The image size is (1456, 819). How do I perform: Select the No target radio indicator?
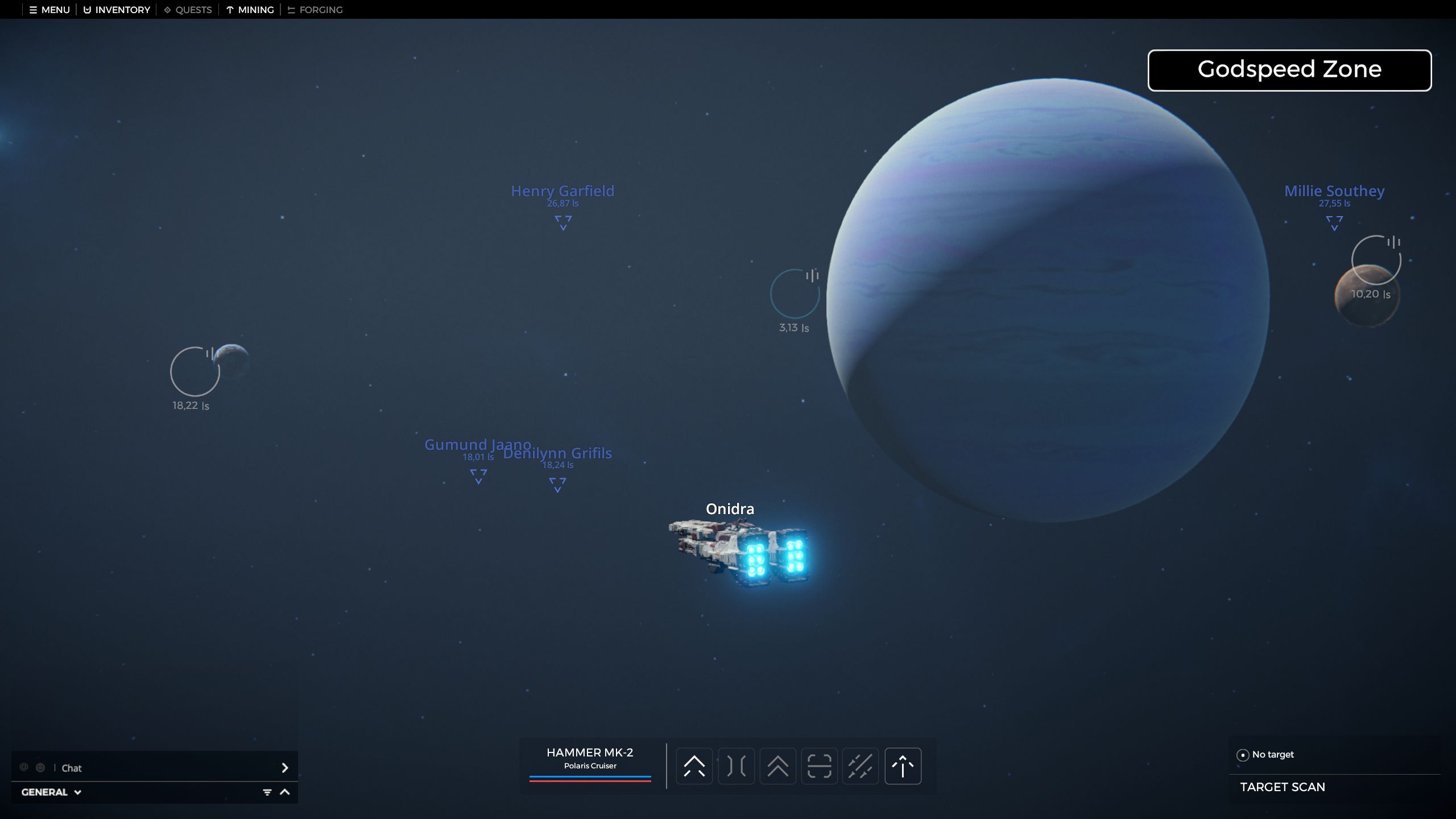[1242, 755]
